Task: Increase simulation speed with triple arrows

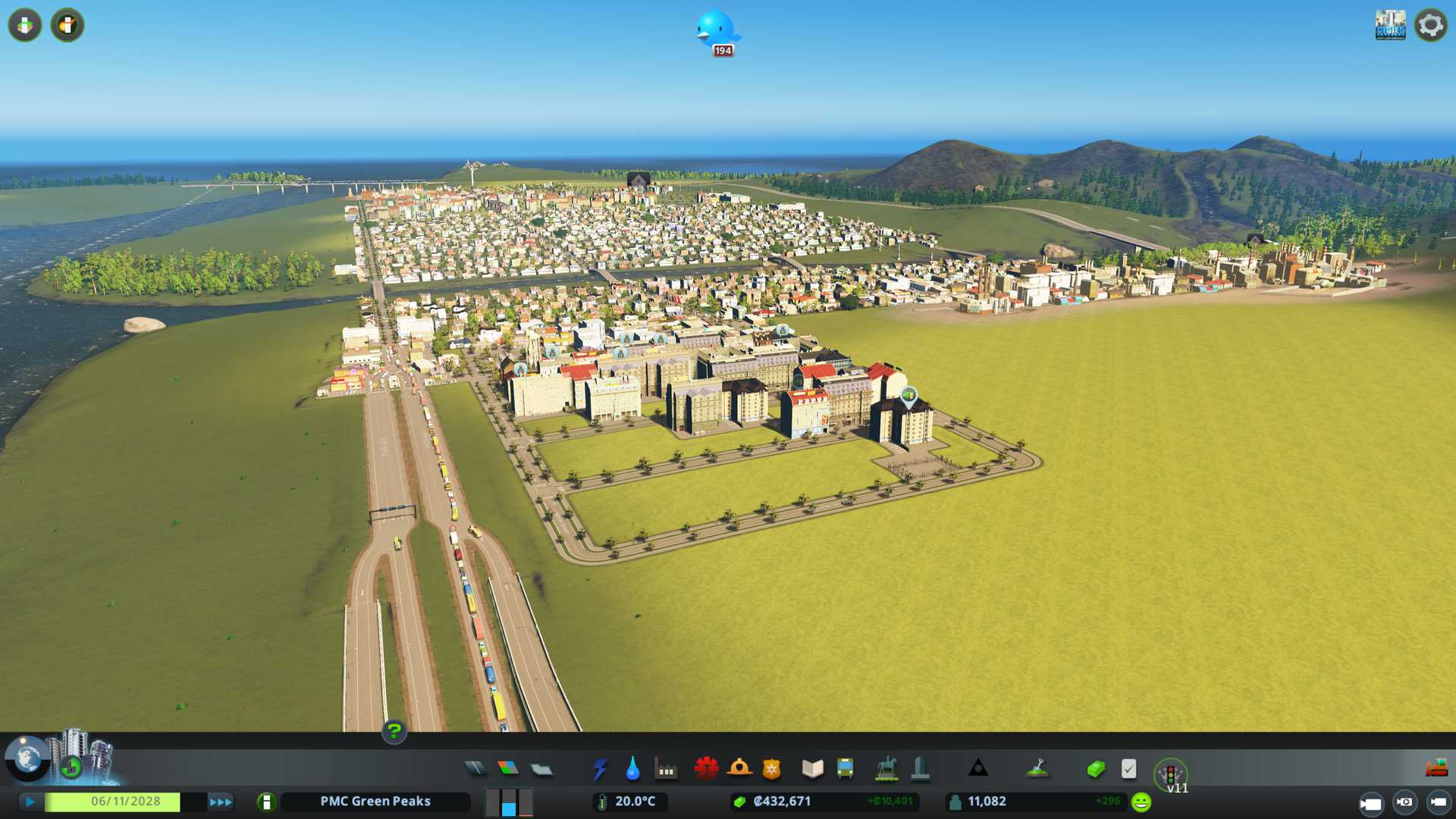Action: pos(221,802)
